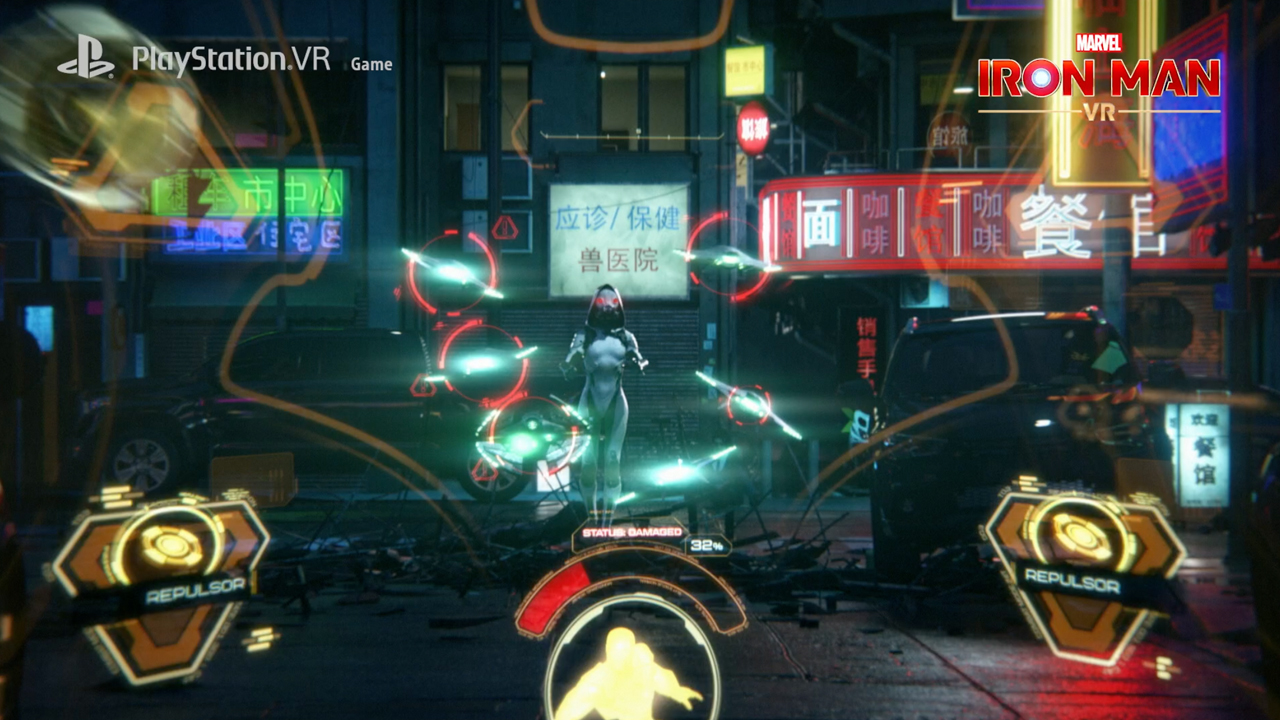Click the PlayStation VR logo overlay

click(194, 60)
